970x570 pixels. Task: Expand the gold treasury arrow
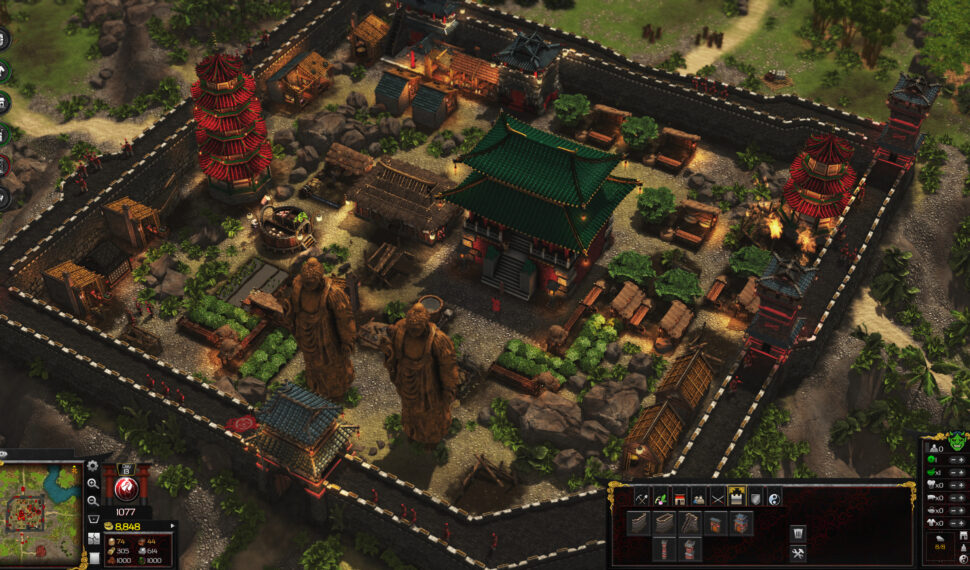[173, 525]
